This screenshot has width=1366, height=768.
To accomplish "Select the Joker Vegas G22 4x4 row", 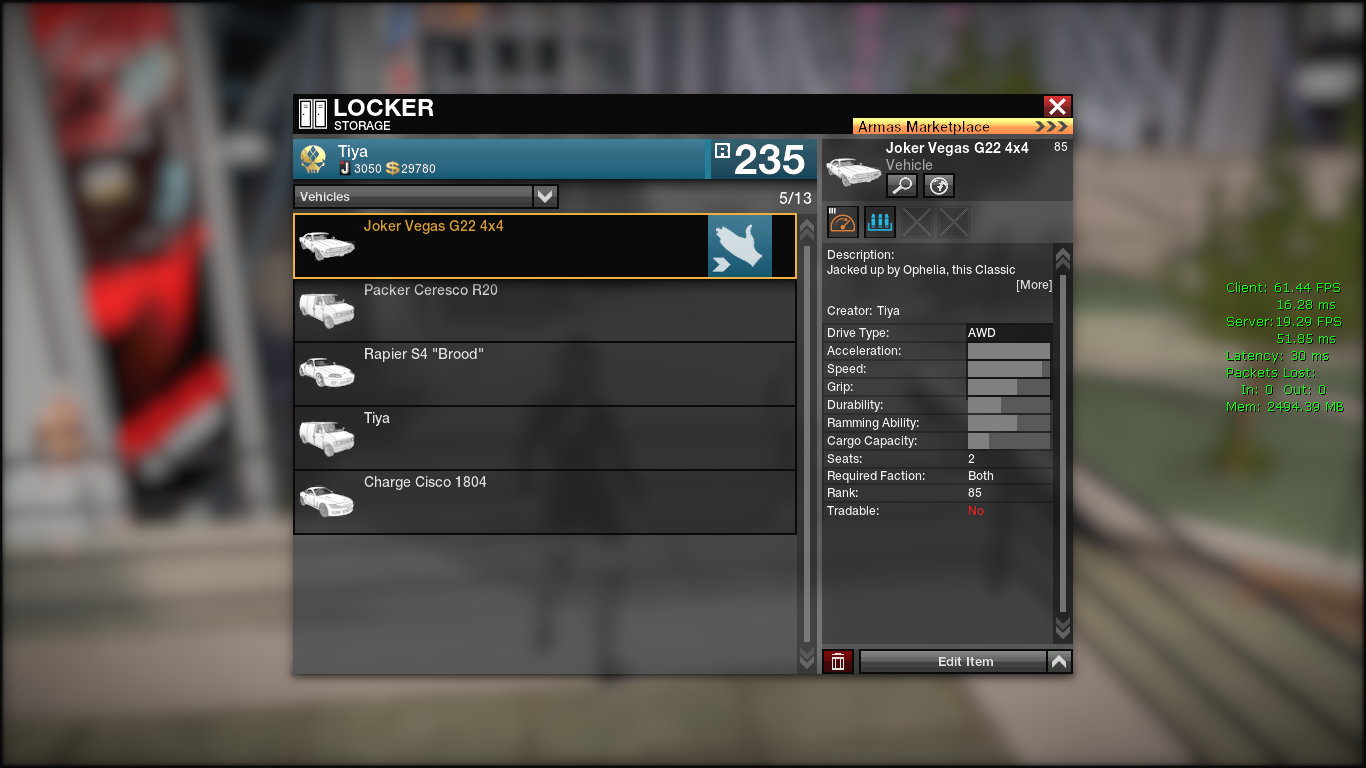I will (x=500, y=246).
